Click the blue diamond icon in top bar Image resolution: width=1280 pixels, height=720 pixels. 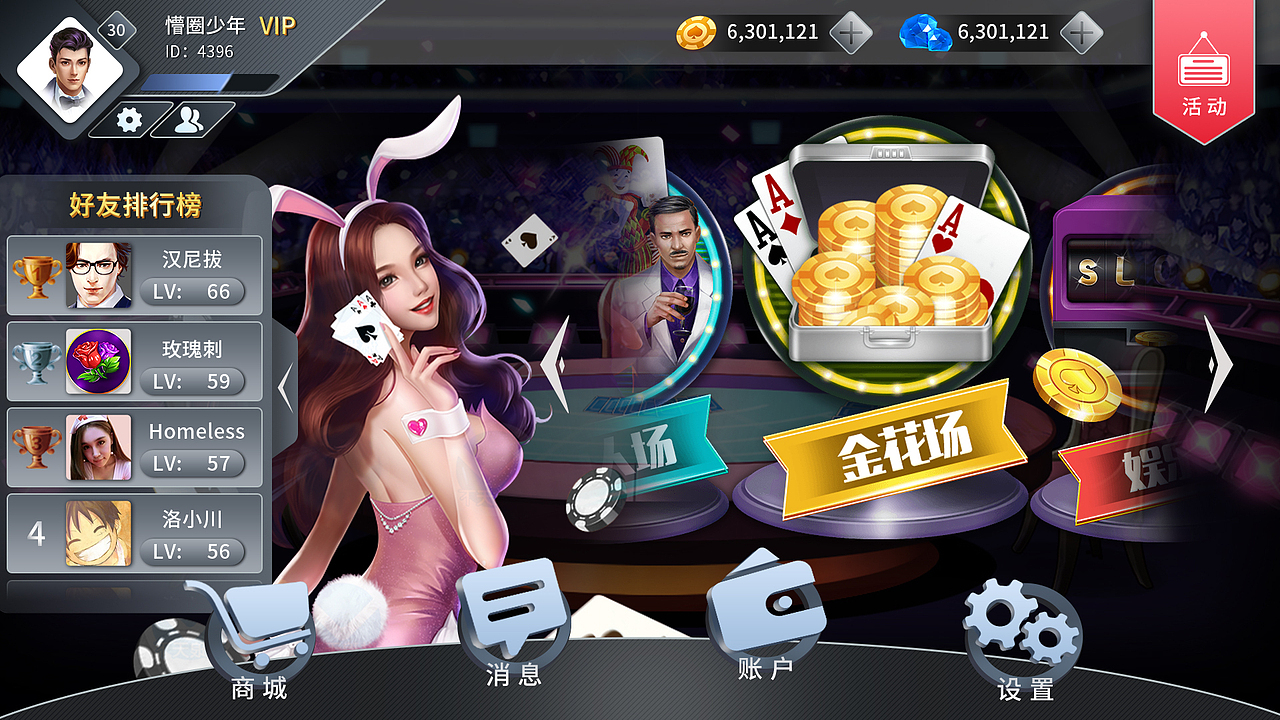tap(925, 31)
